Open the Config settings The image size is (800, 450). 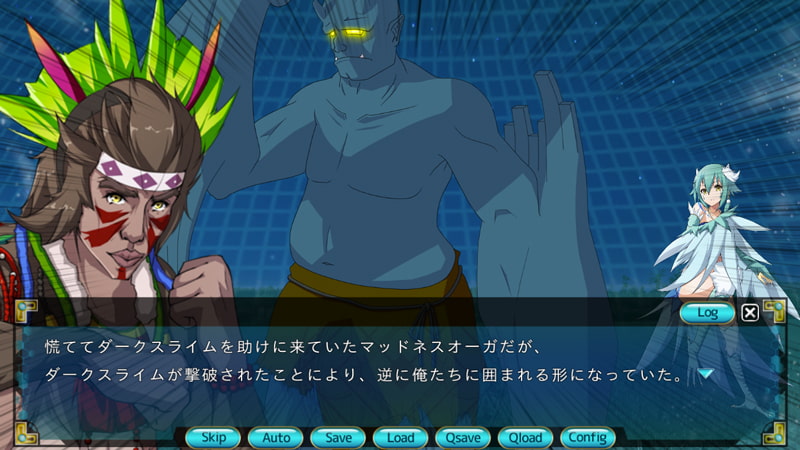[587, 437]
